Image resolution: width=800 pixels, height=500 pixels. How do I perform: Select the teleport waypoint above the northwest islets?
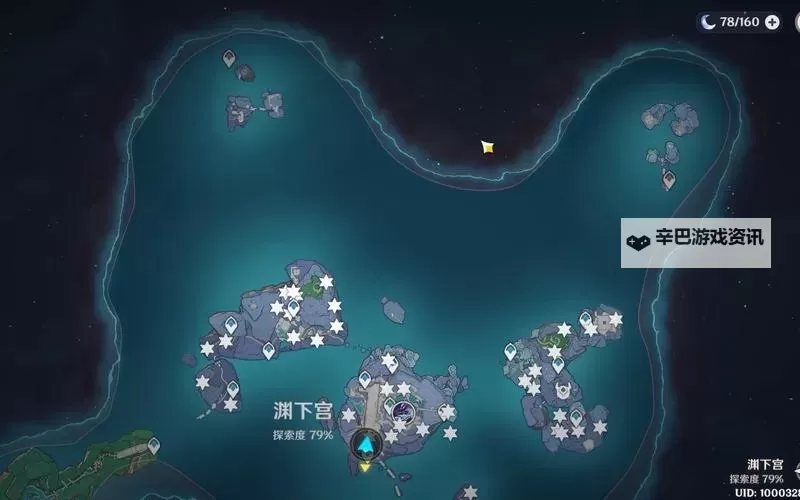(x=229, y=59)
